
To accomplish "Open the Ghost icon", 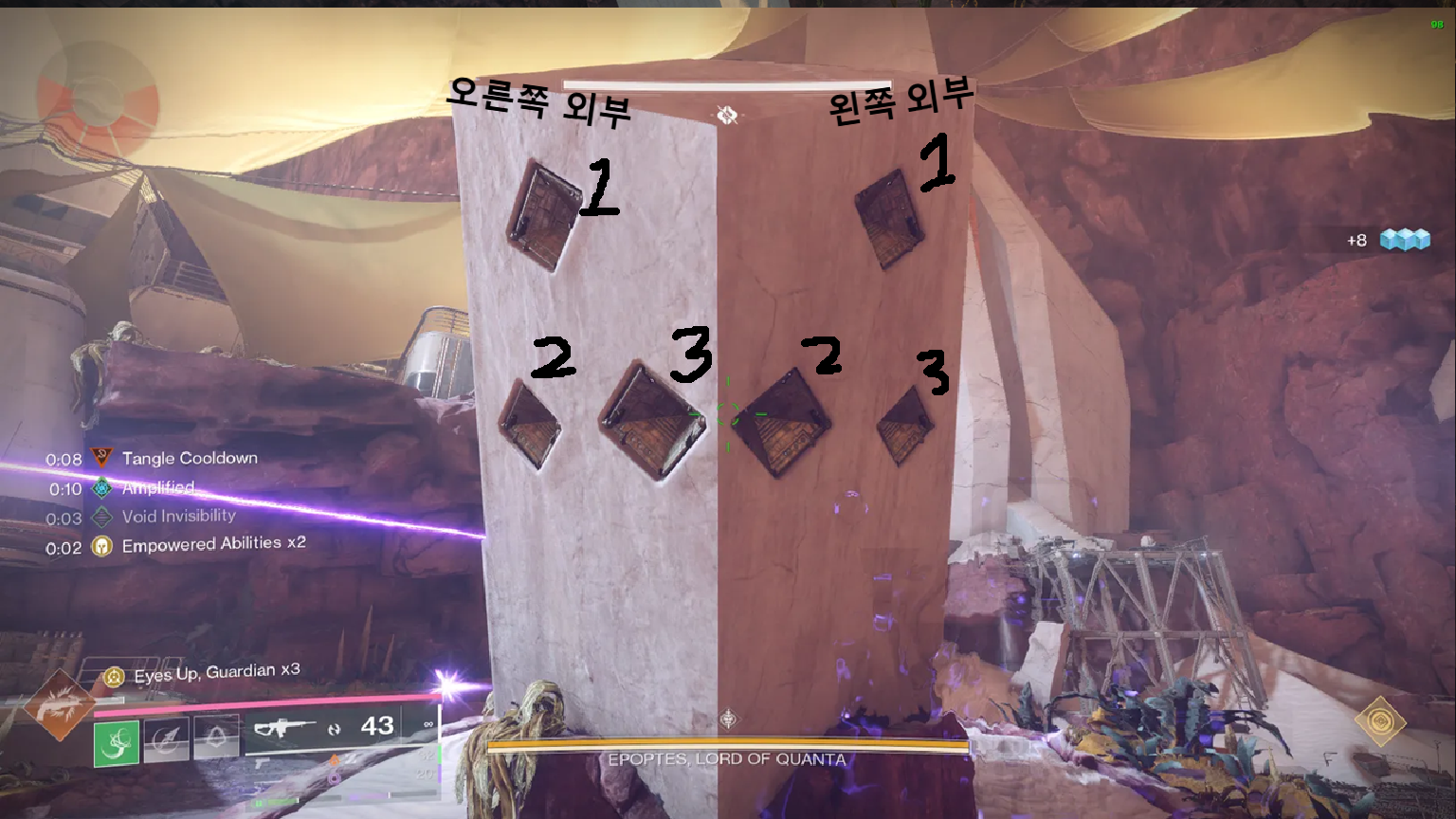I will pyautogui.click(x=1380, y=721).
